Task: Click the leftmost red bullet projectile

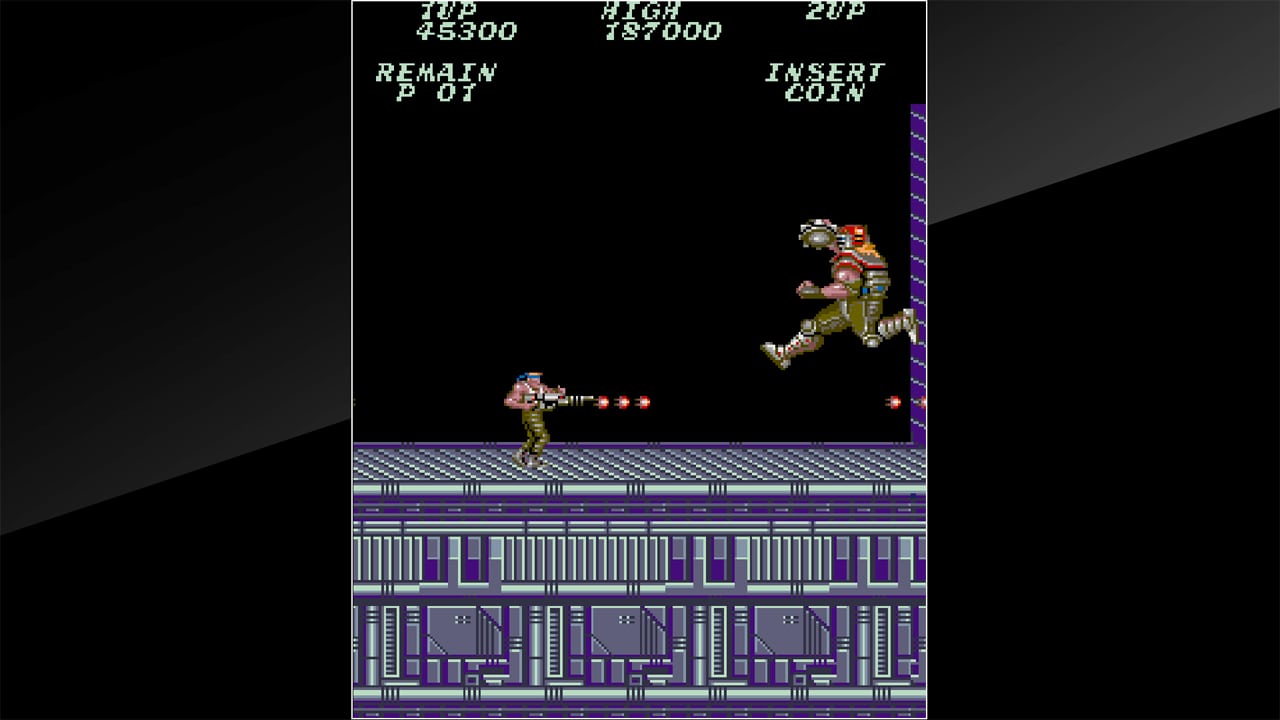Action: click(604, 402)
